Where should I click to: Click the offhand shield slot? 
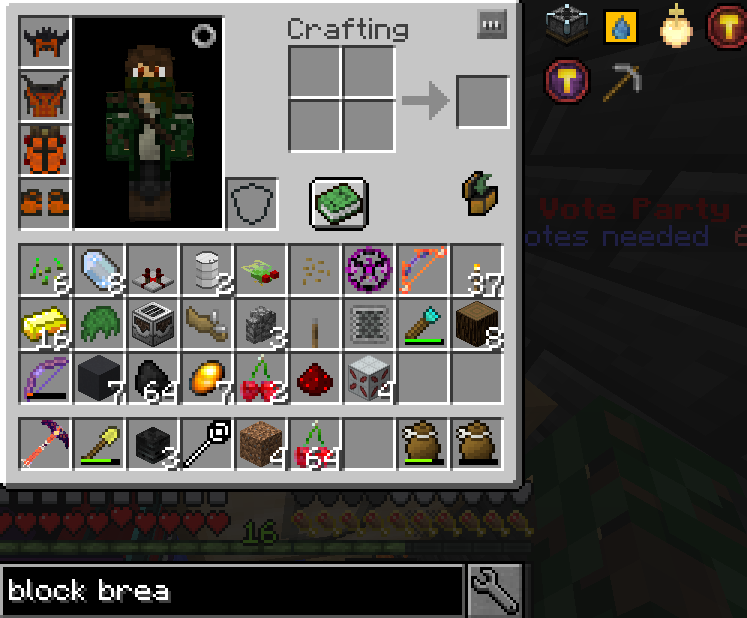(x=251, y=204)
